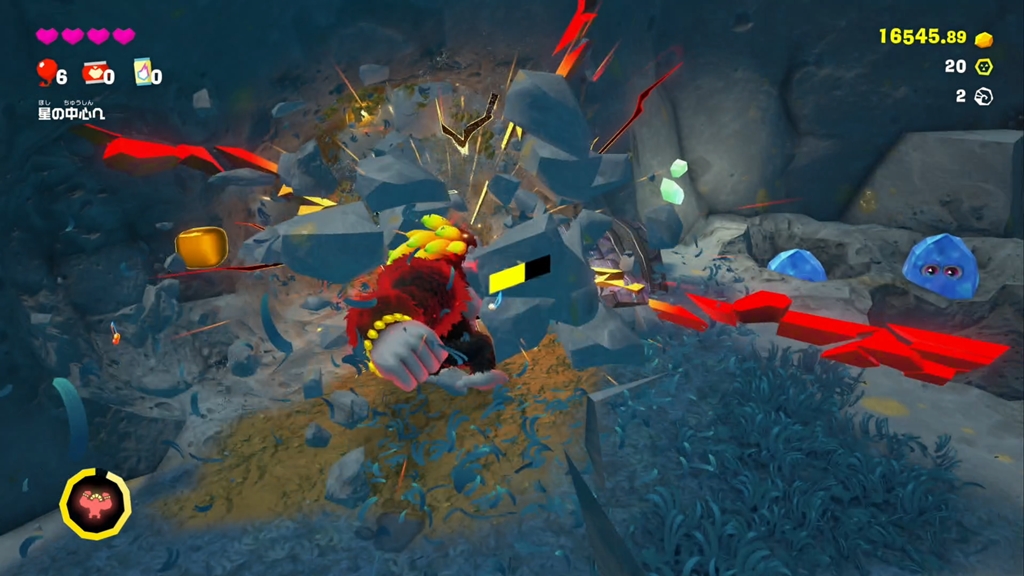Image resolution: width=1024 pixels, height=576 pixels.
Task: Click the white fossil collectible icon
Action: coord(984,96)
